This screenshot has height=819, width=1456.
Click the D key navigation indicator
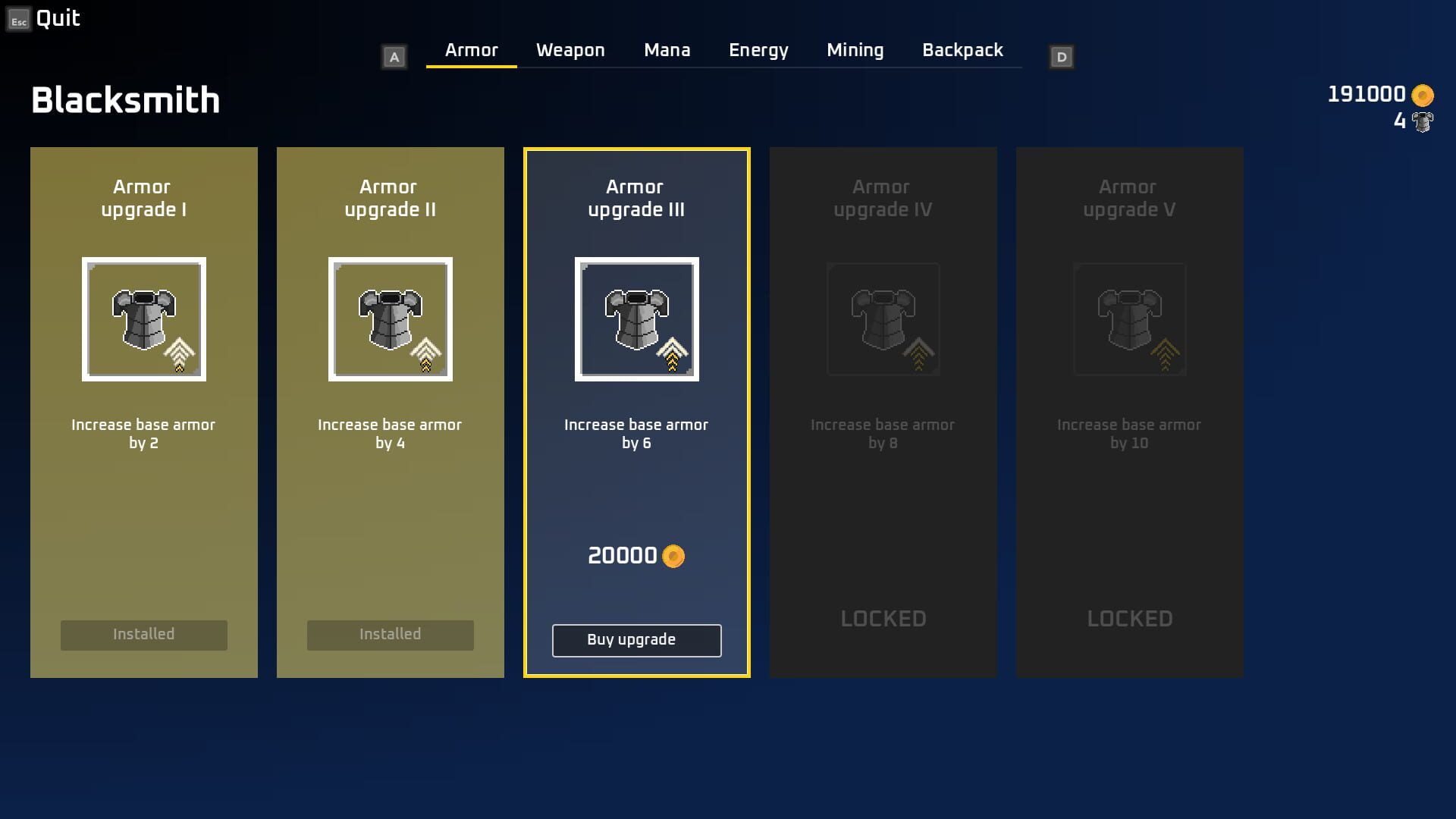(1060, 55)
